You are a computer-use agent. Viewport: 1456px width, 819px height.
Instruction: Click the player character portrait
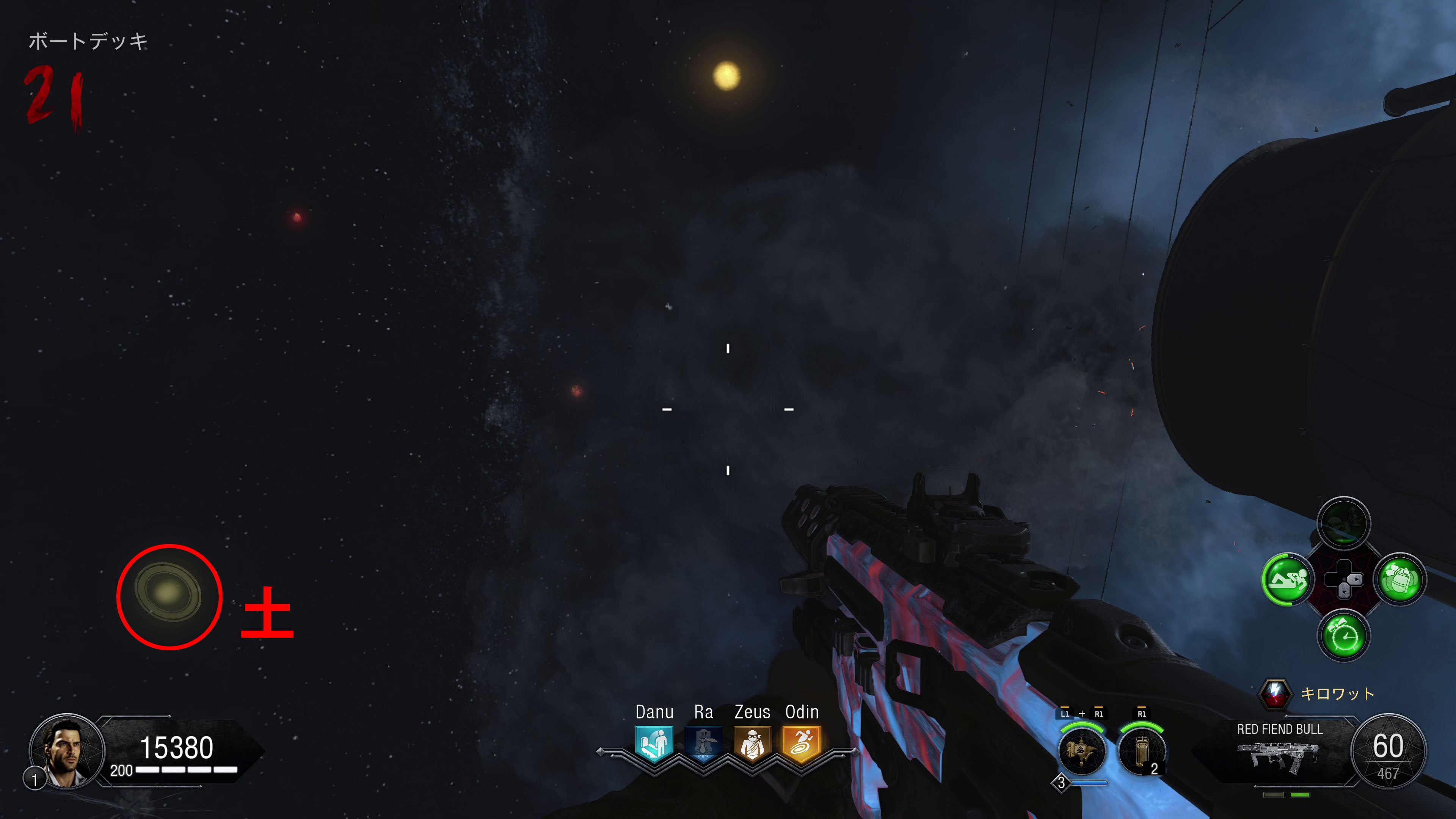(67, 751)
